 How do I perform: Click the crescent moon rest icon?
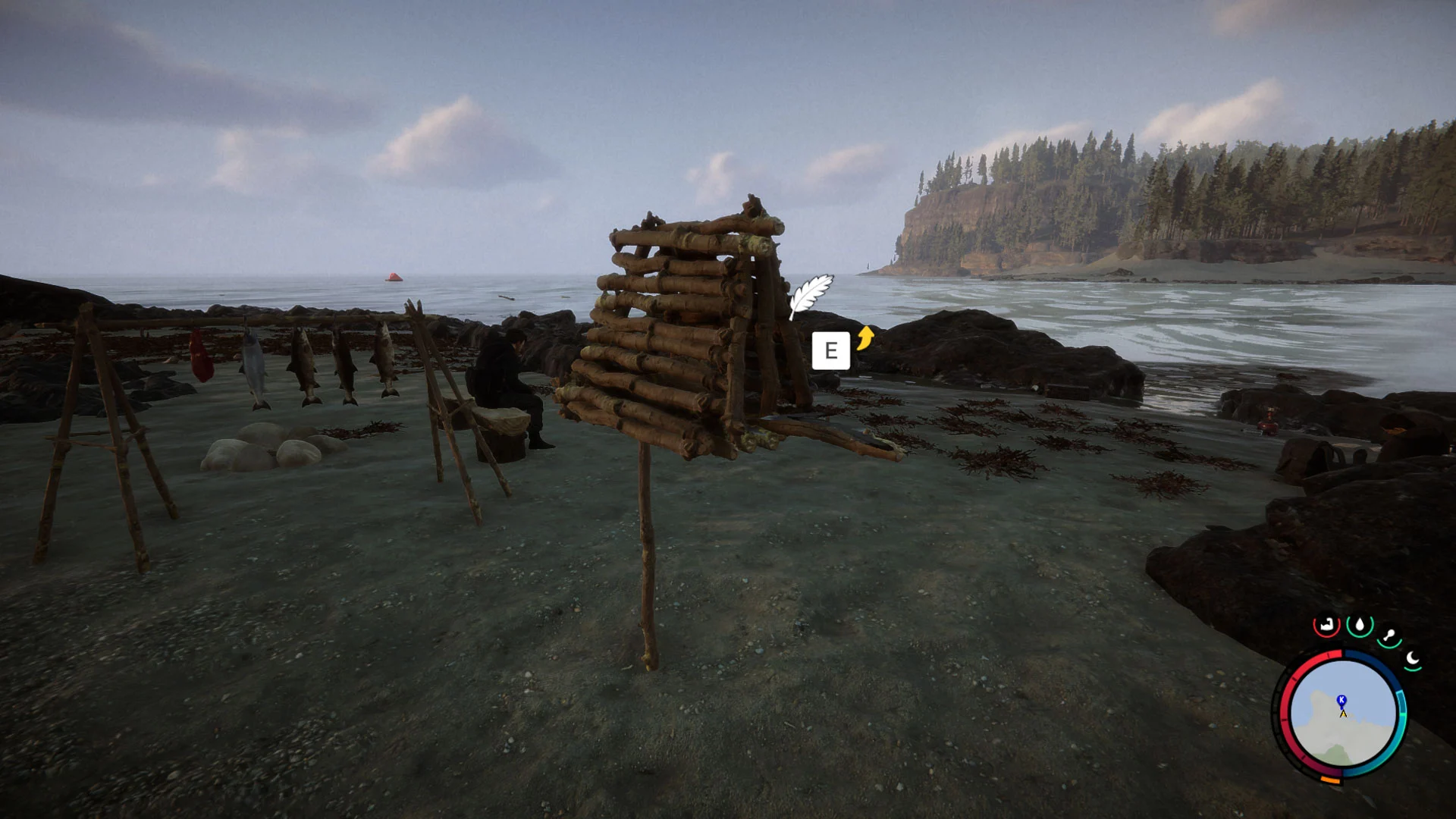tap(1412, 658)
